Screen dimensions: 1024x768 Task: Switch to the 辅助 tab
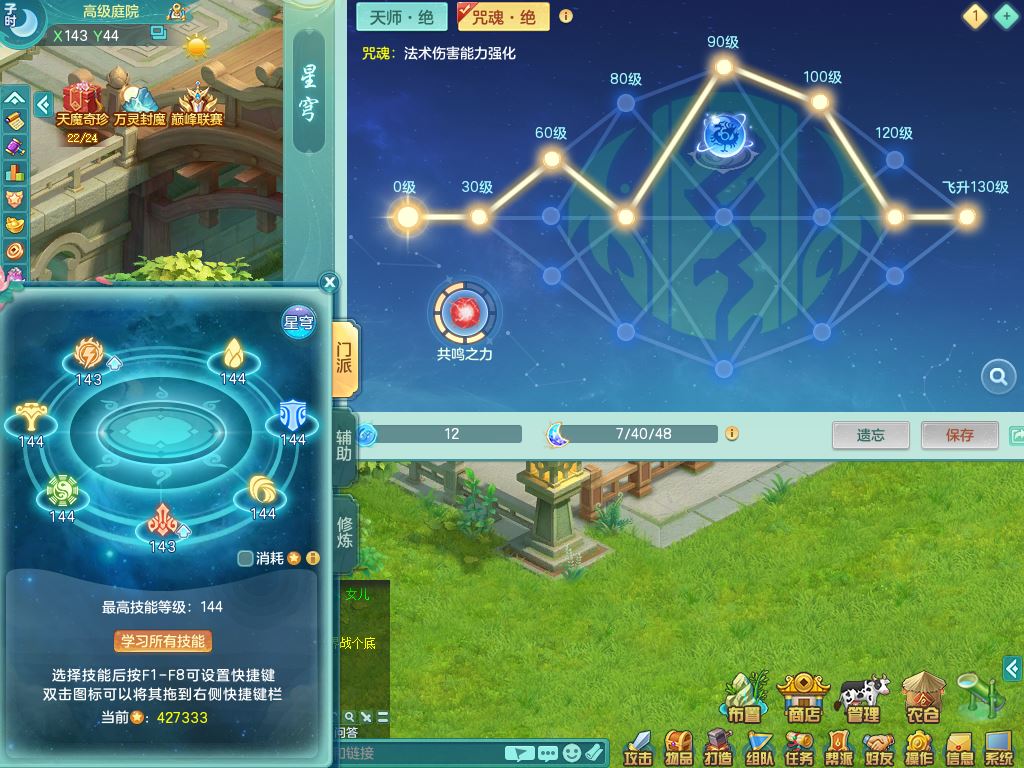pyautogui.click(x=345, y=443)
